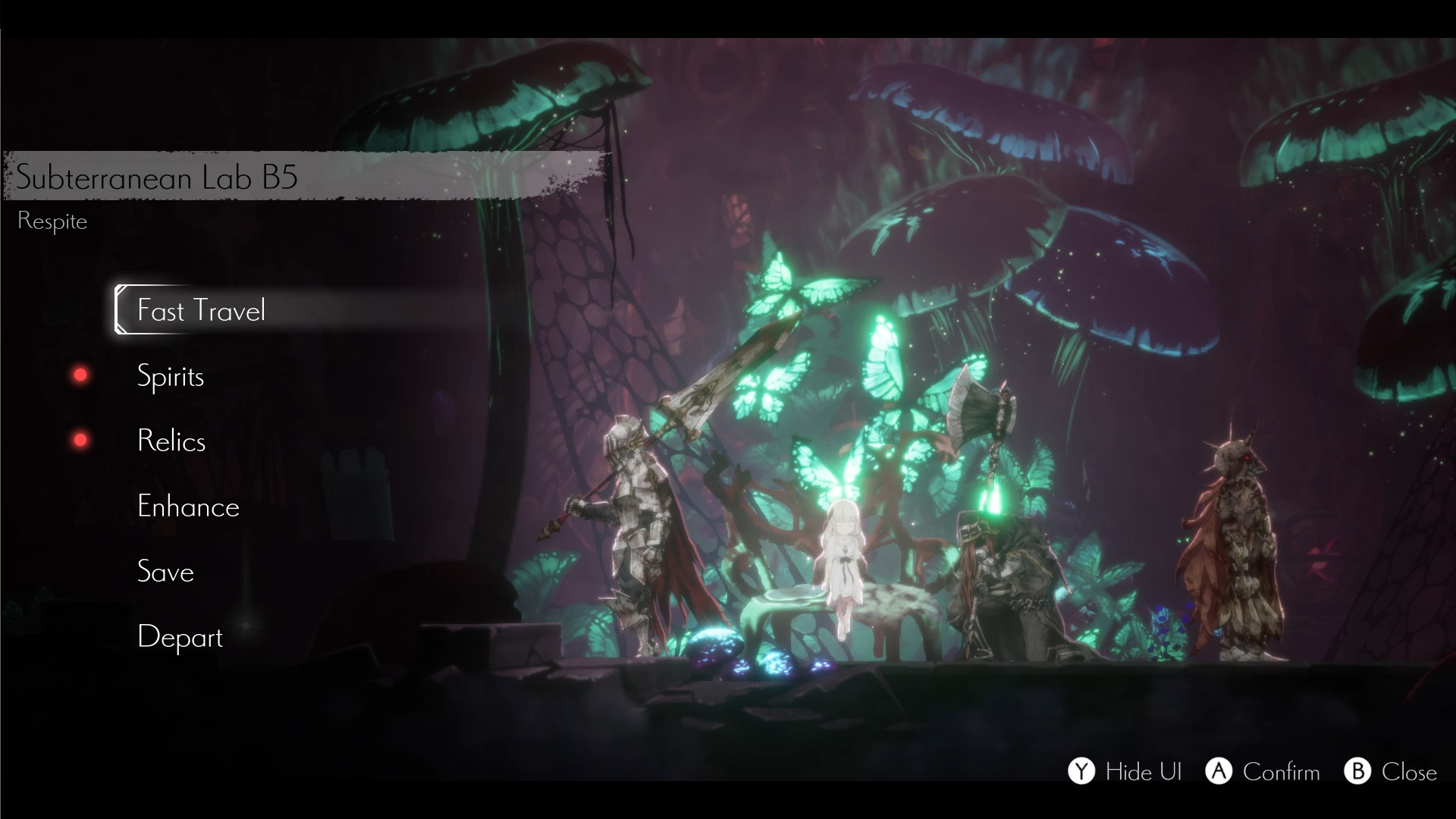Open the Spirits menu entry
This screenshot has width=1456, height=819.
coord(170,376)
